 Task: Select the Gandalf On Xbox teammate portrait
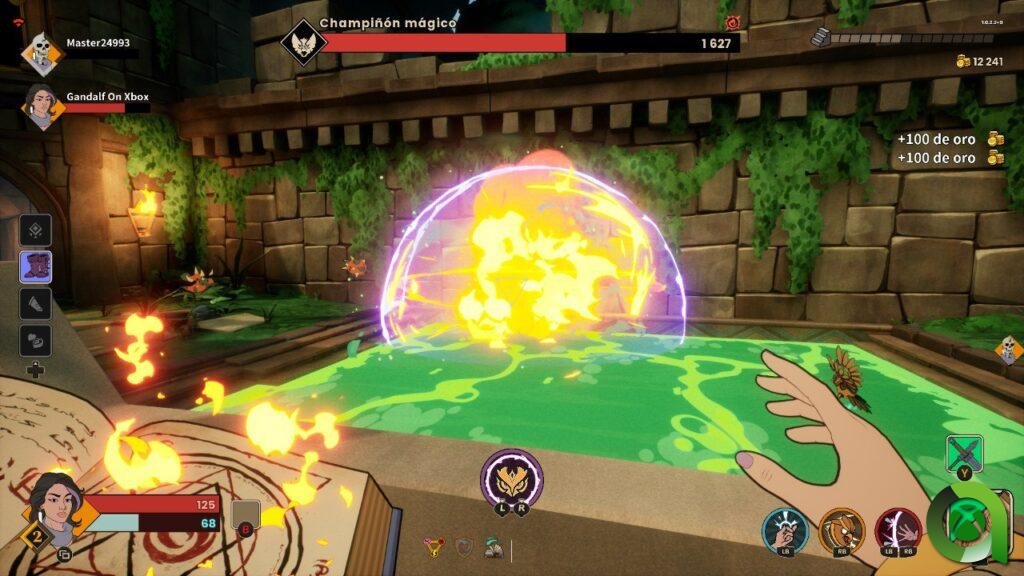pyautogui.click(x=42, y=105)
